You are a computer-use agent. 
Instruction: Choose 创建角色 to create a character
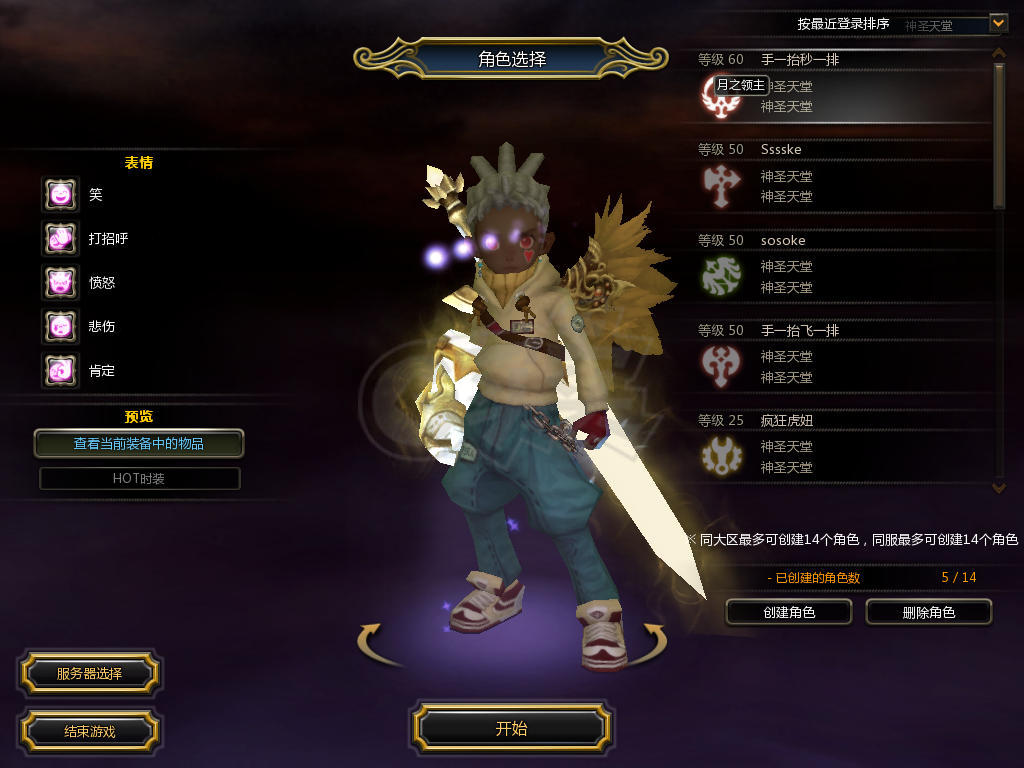point(788,612)
